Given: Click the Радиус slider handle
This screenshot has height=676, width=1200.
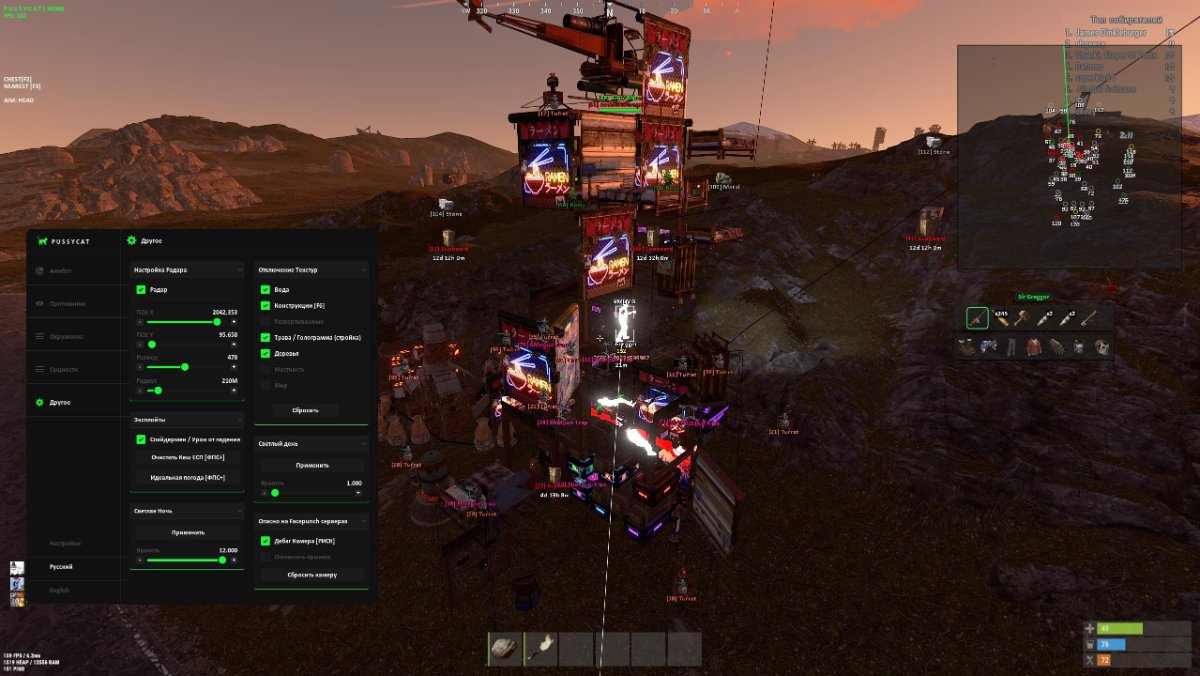Looking at the screenshot, I should click(x=159, y=391).
